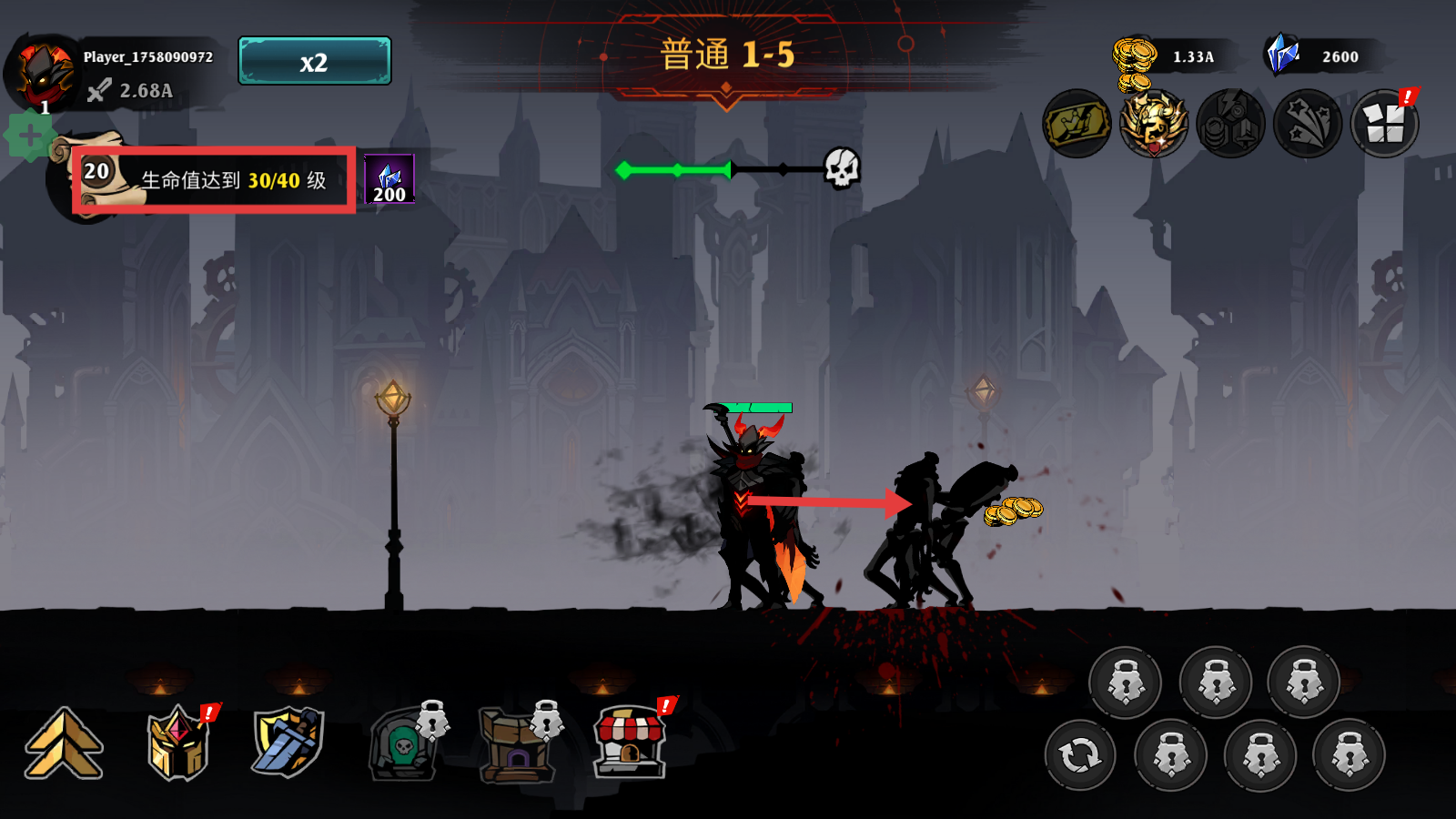Click the circular arrows refresh skill button
Image resolution: width=1456 pixels, height=819 pixels.
click(x=1080, y=755)
